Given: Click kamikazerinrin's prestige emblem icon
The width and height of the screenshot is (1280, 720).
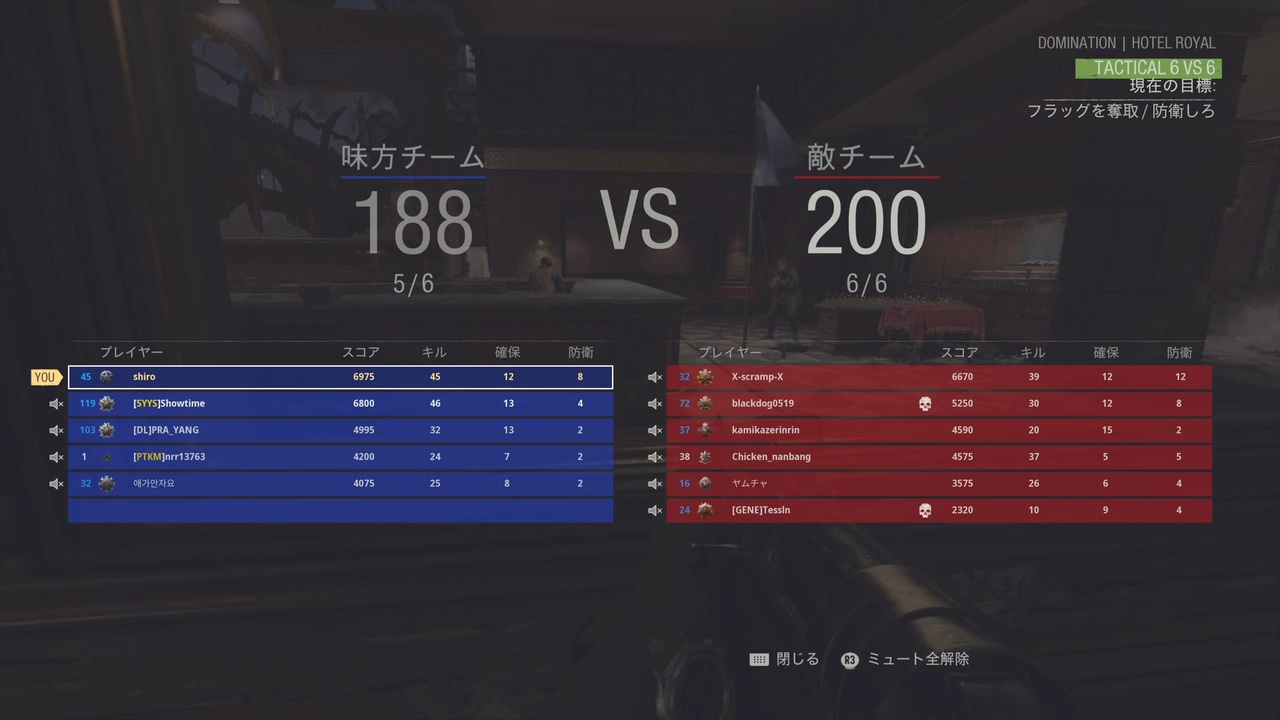Looking at the screenshot, I should tap(704, 429).
